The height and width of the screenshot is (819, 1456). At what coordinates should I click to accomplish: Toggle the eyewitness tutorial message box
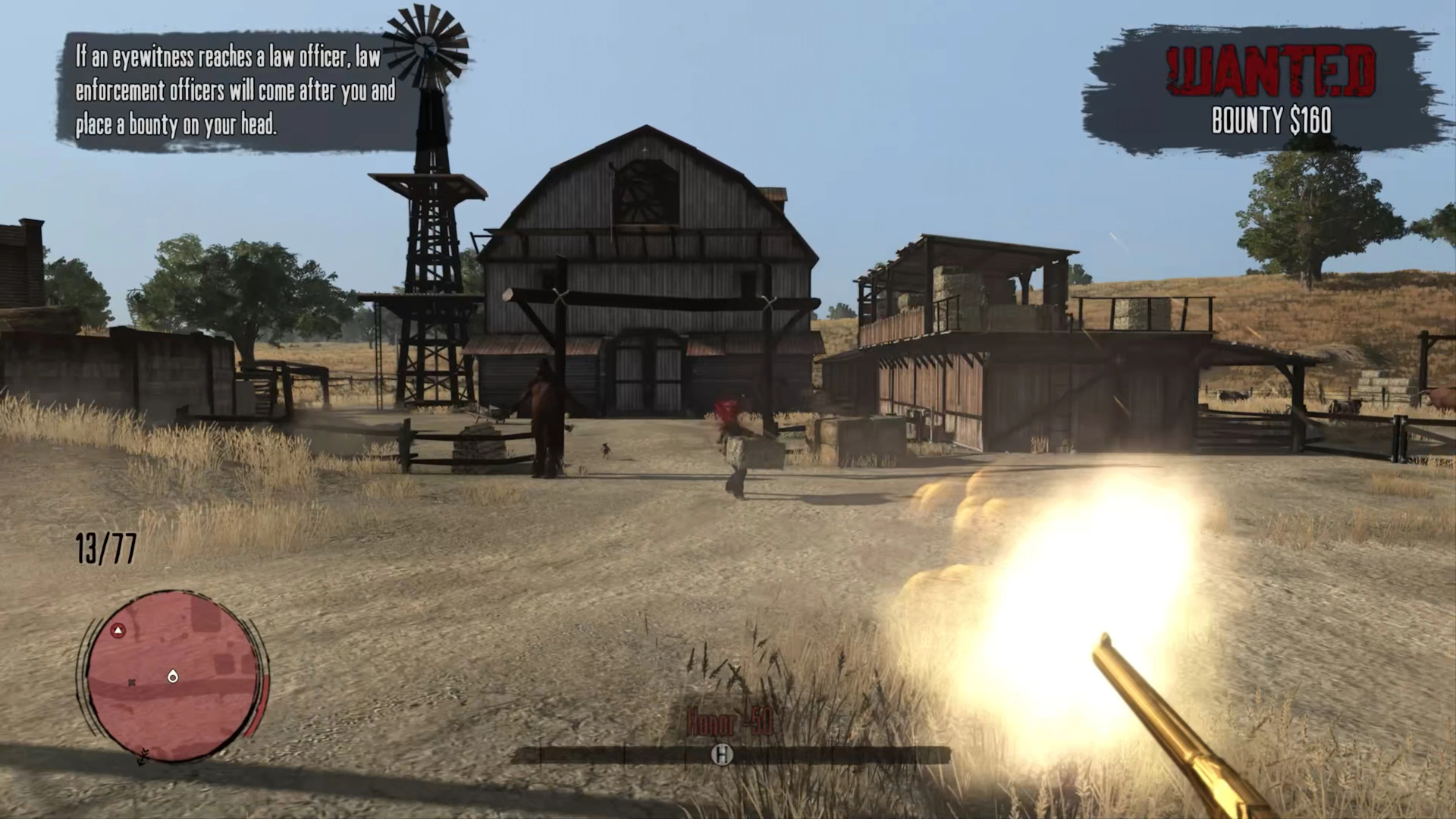pos(234,89)
